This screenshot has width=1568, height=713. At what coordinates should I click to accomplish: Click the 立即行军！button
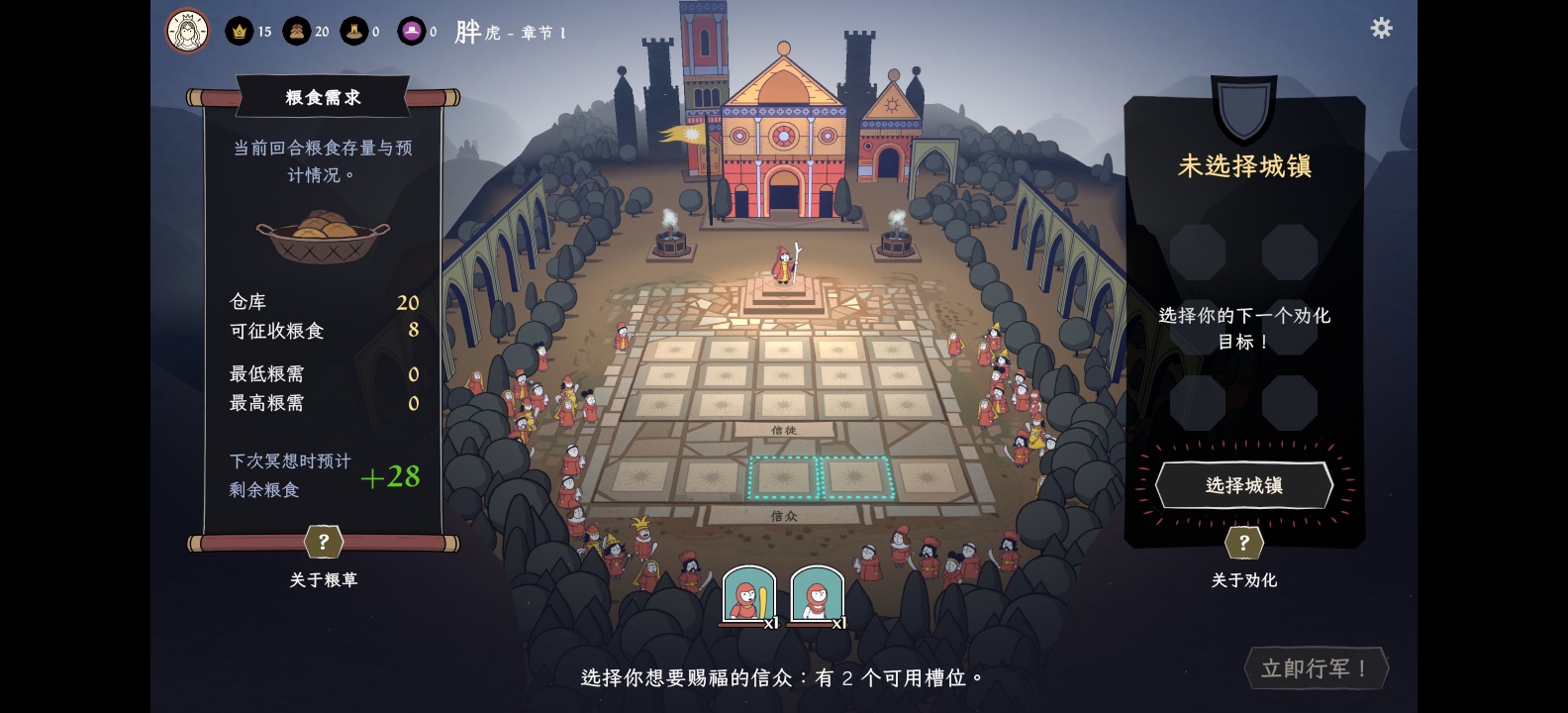point(1316,667)
